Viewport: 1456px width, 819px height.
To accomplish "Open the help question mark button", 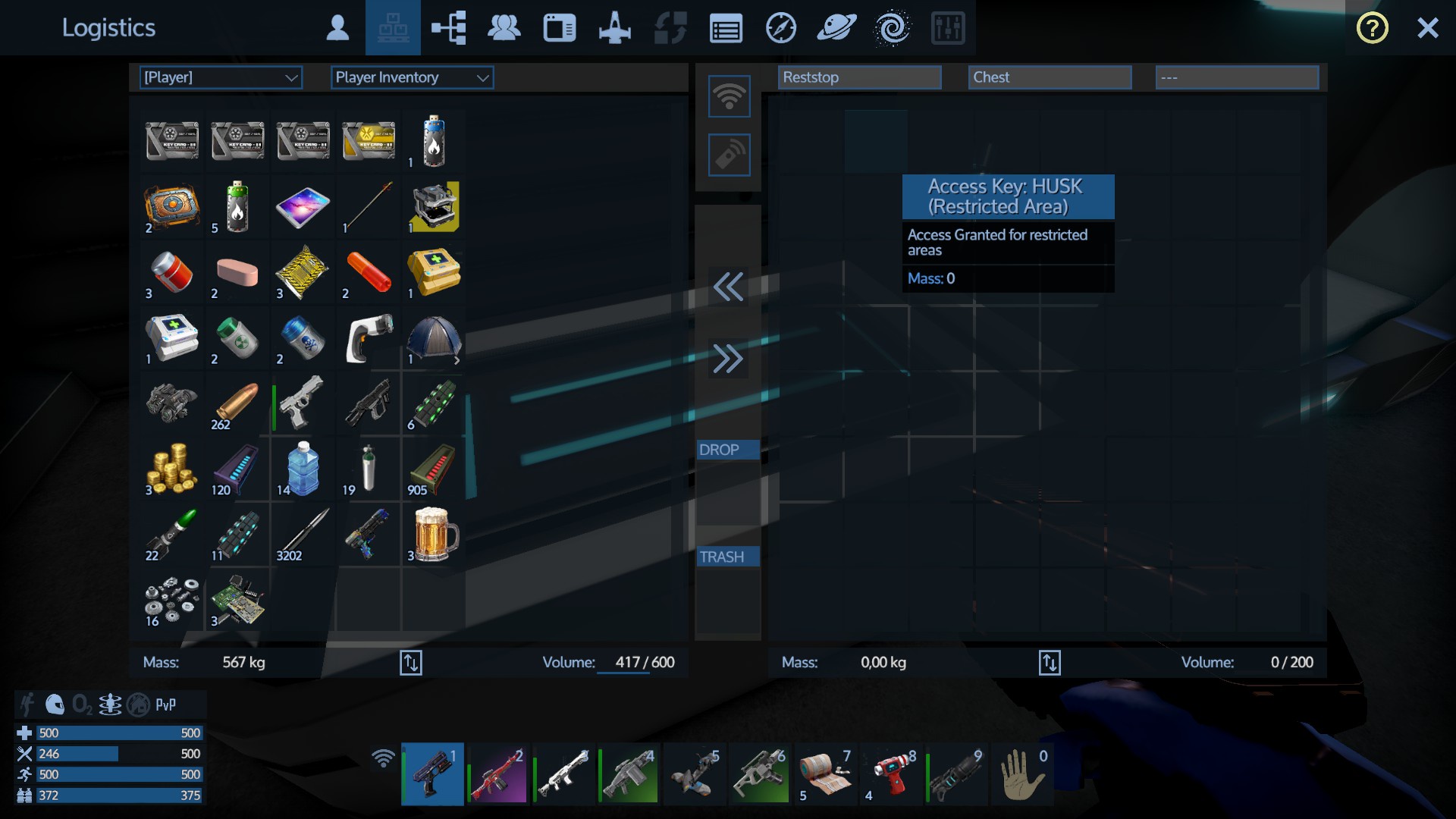I will 1372,28.
